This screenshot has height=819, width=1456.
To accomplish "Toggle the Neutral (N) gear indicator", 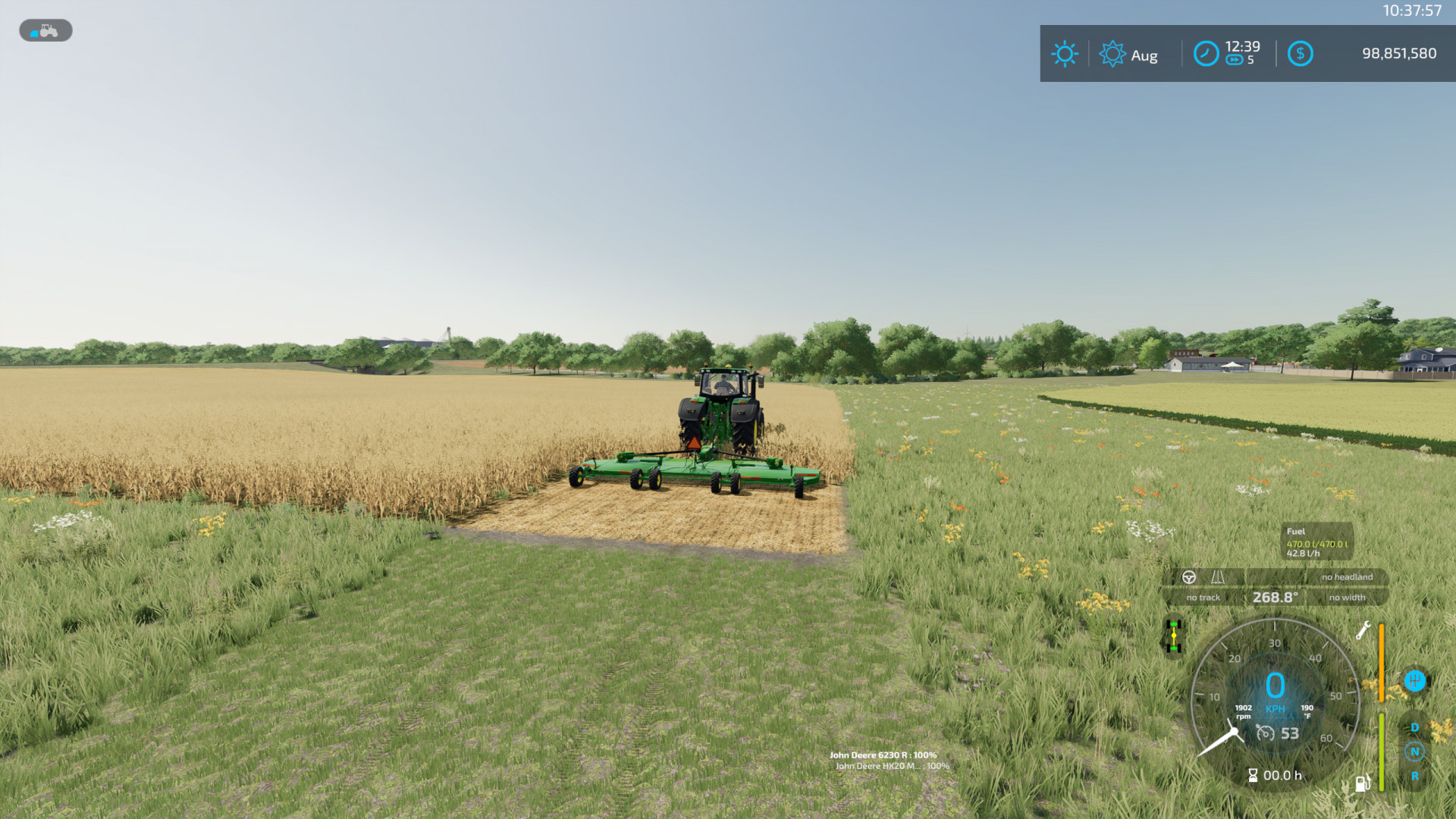I will pyautogui.click(x=1414, y=751).
